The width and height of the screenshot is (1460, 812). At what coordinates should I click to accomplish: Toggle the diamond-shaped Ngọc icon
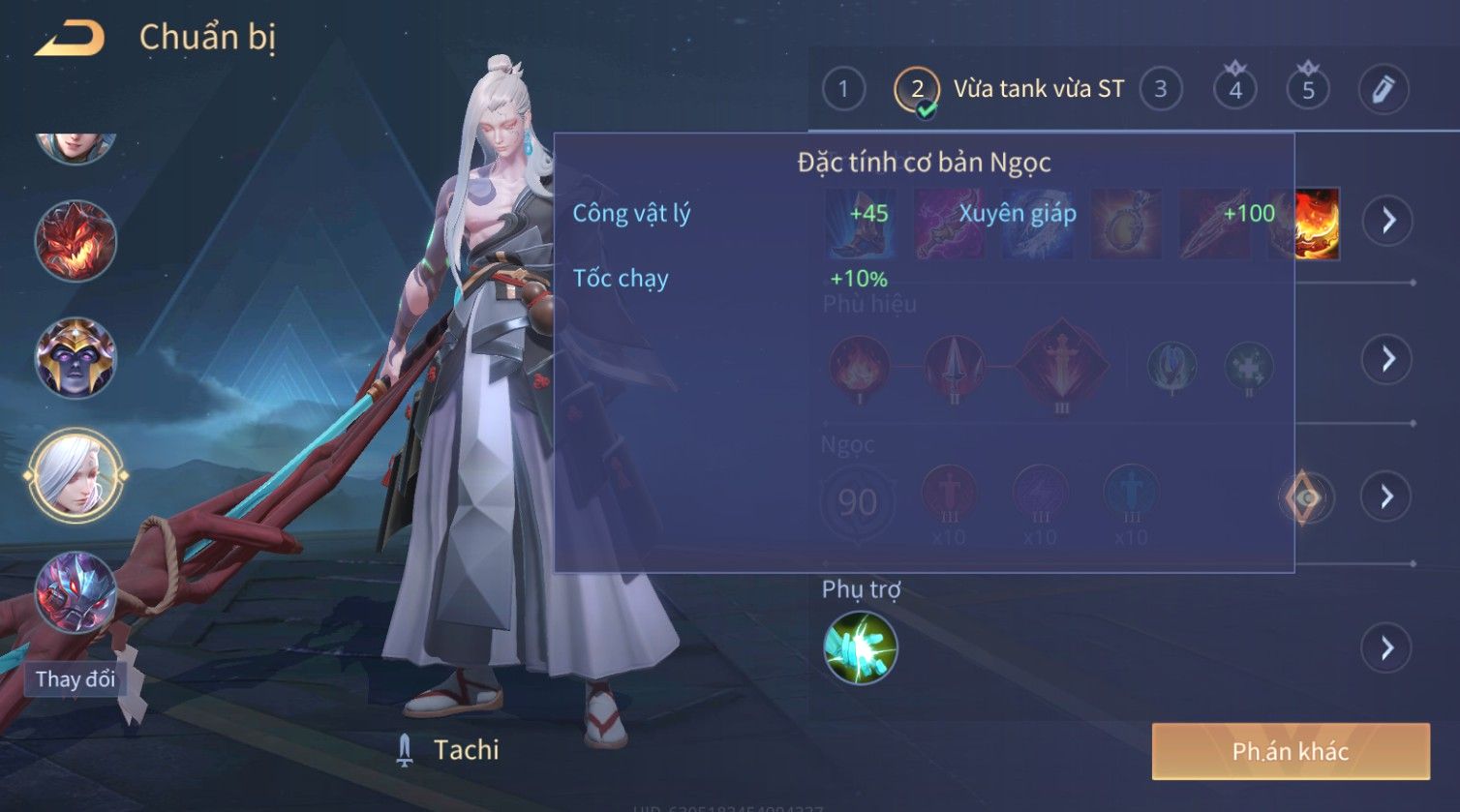click(1306, 497)
